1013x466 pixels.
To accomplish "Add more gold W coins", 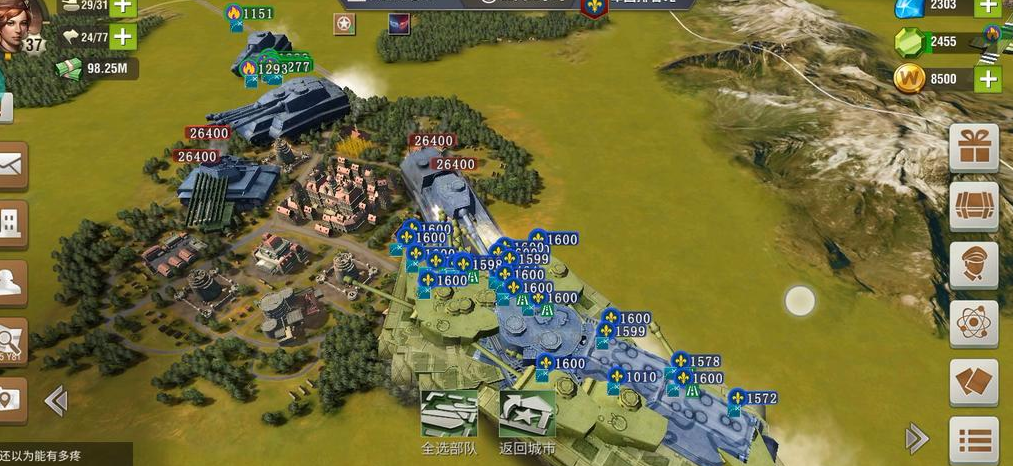I will coord(988,80).
